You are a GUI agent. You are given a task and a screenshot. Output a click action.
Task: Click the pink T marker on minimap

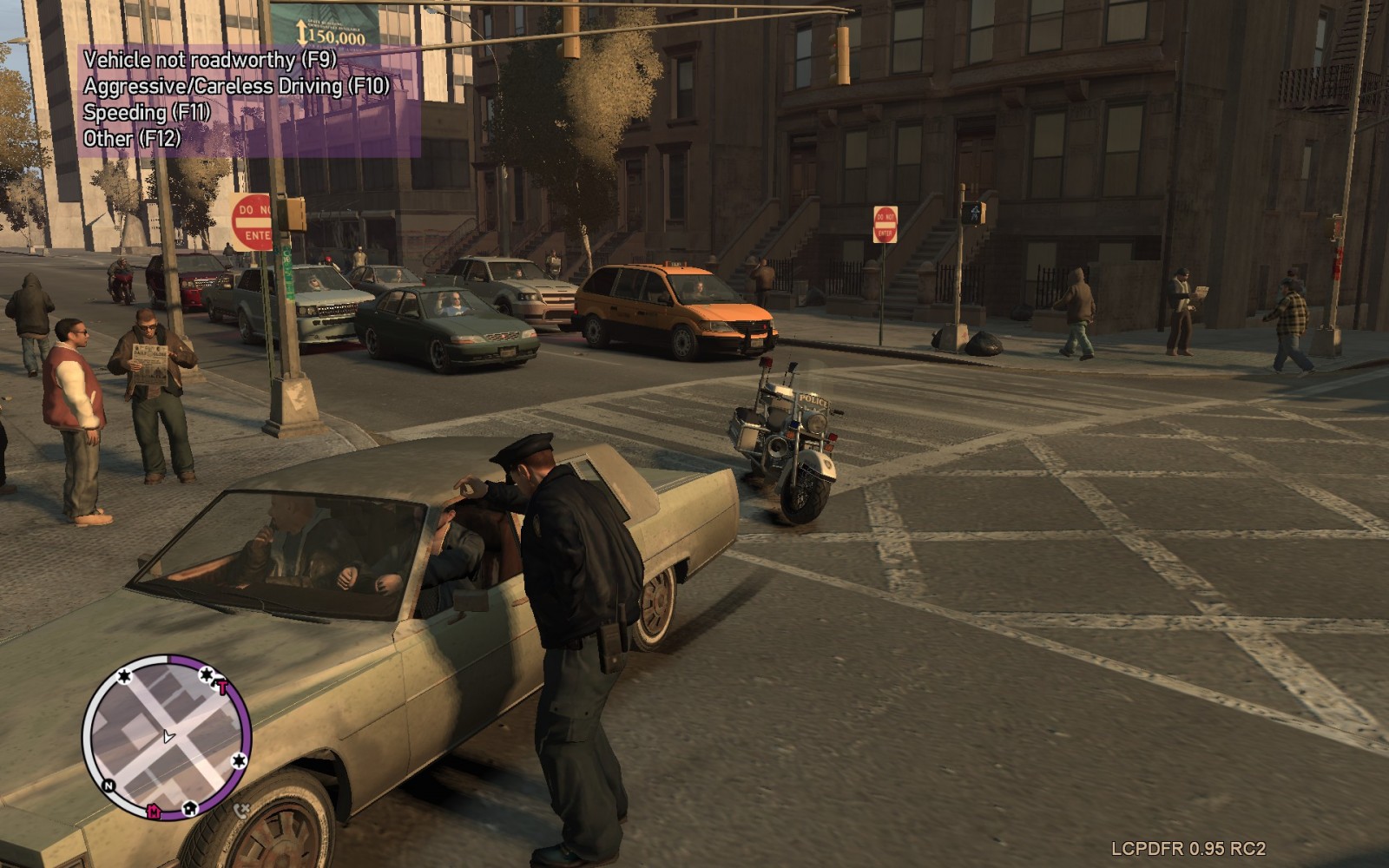click(x=222, y=687)
